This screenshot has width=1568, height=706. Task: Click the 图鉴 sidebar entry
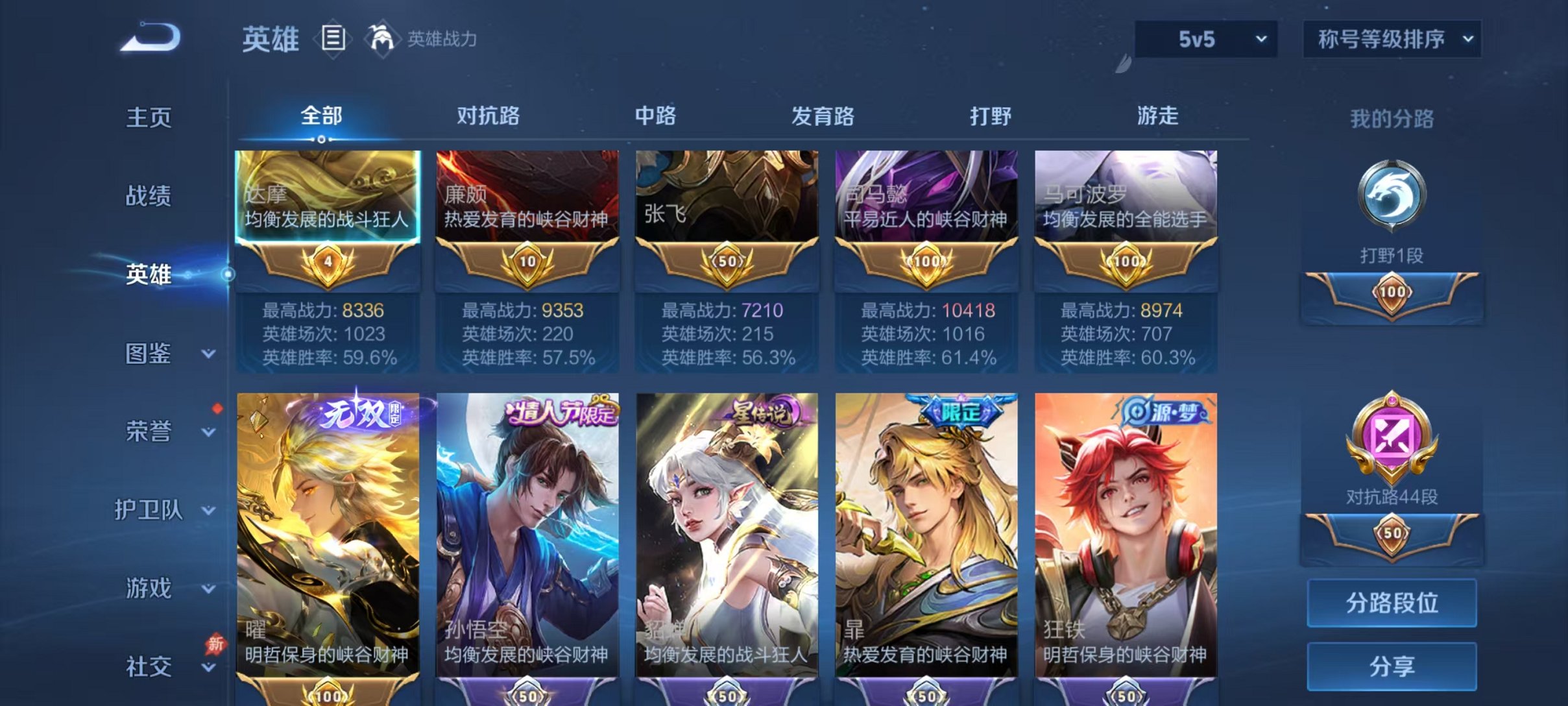[x=148, y=354]
